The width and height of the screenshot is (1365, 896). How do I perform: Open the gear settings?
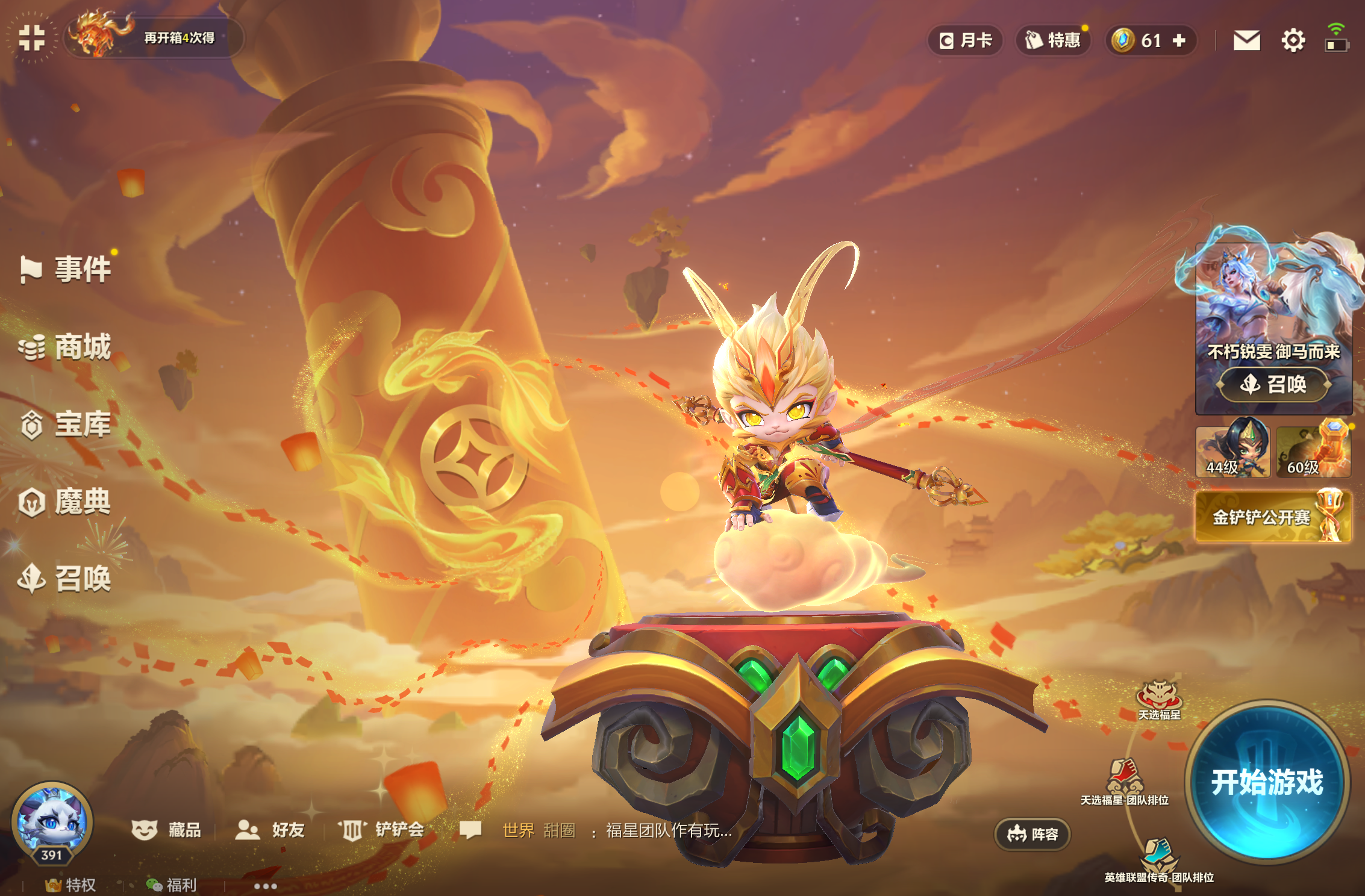[1293, 40]
